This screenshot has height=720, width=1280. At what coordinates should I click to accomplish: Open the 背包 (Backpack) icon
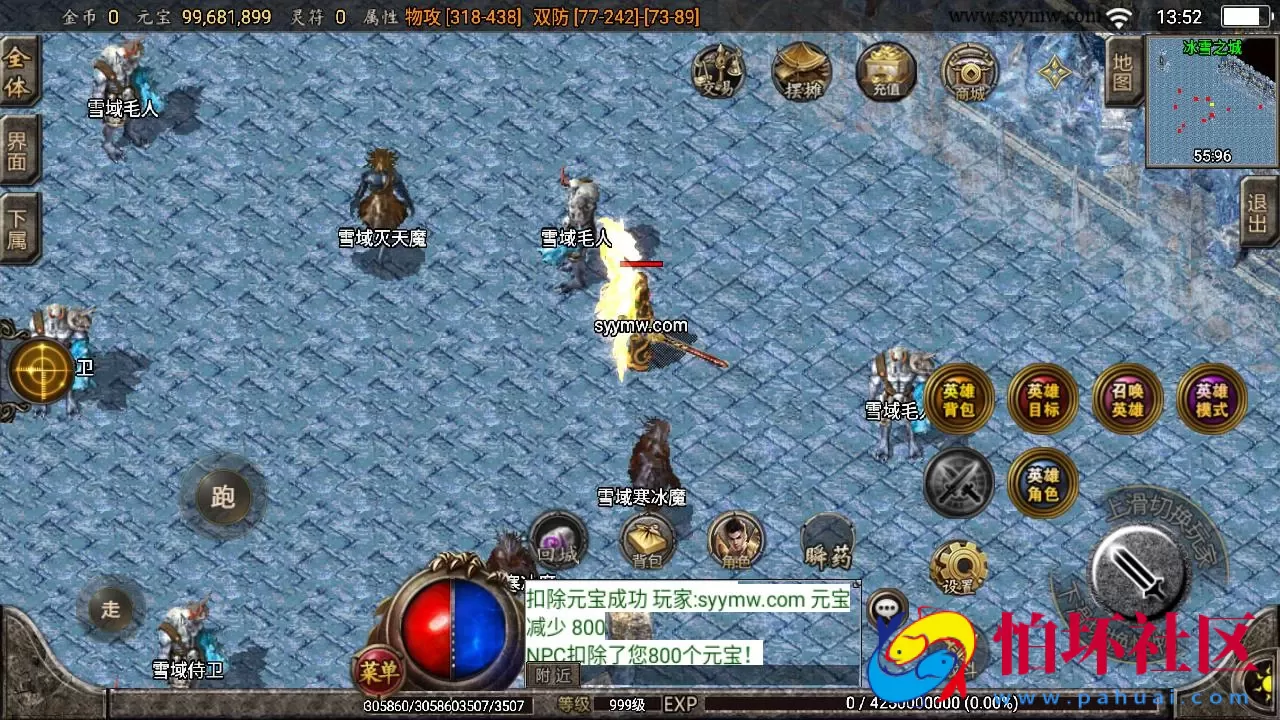(x=648, y=540)
